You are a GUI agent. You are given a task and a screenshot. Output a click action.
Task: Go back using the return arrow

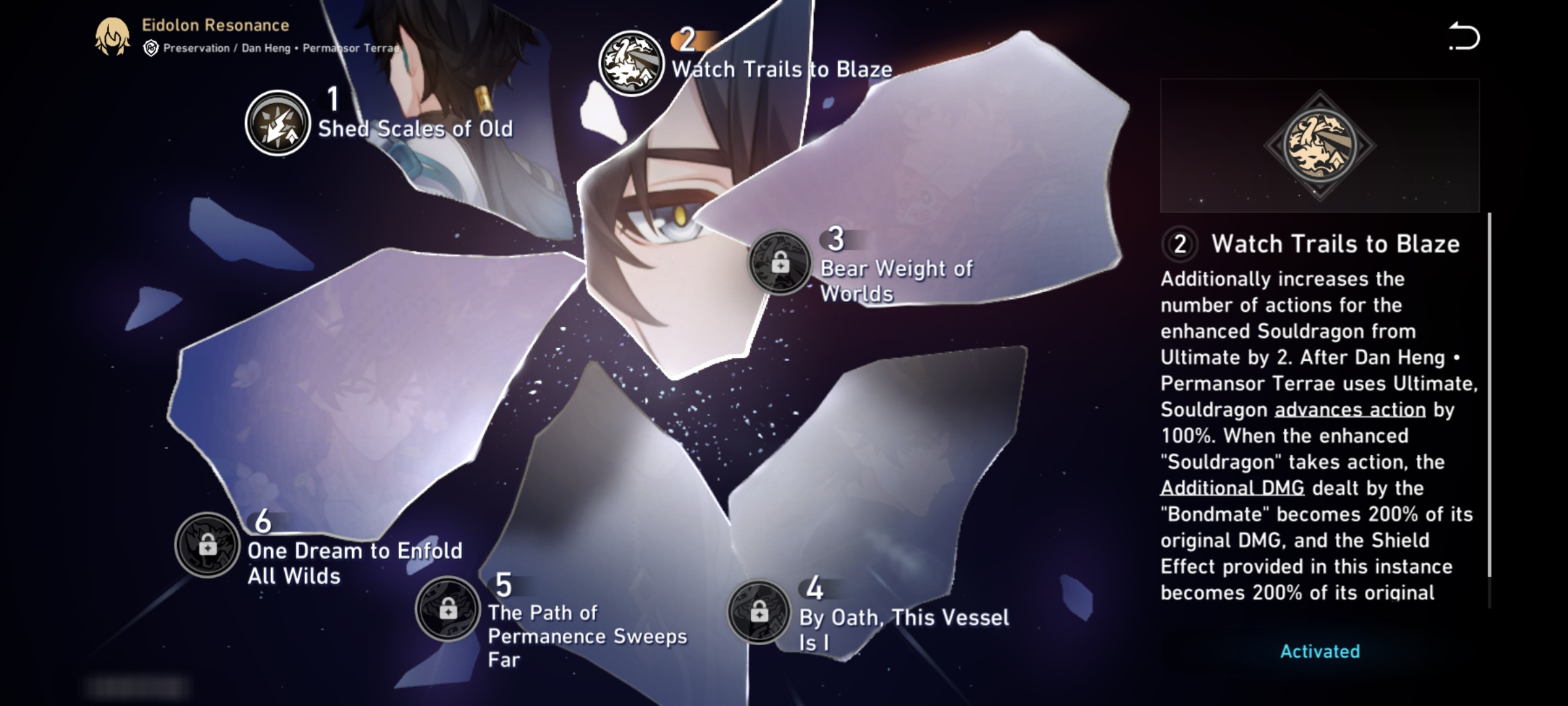point(1463,37)
